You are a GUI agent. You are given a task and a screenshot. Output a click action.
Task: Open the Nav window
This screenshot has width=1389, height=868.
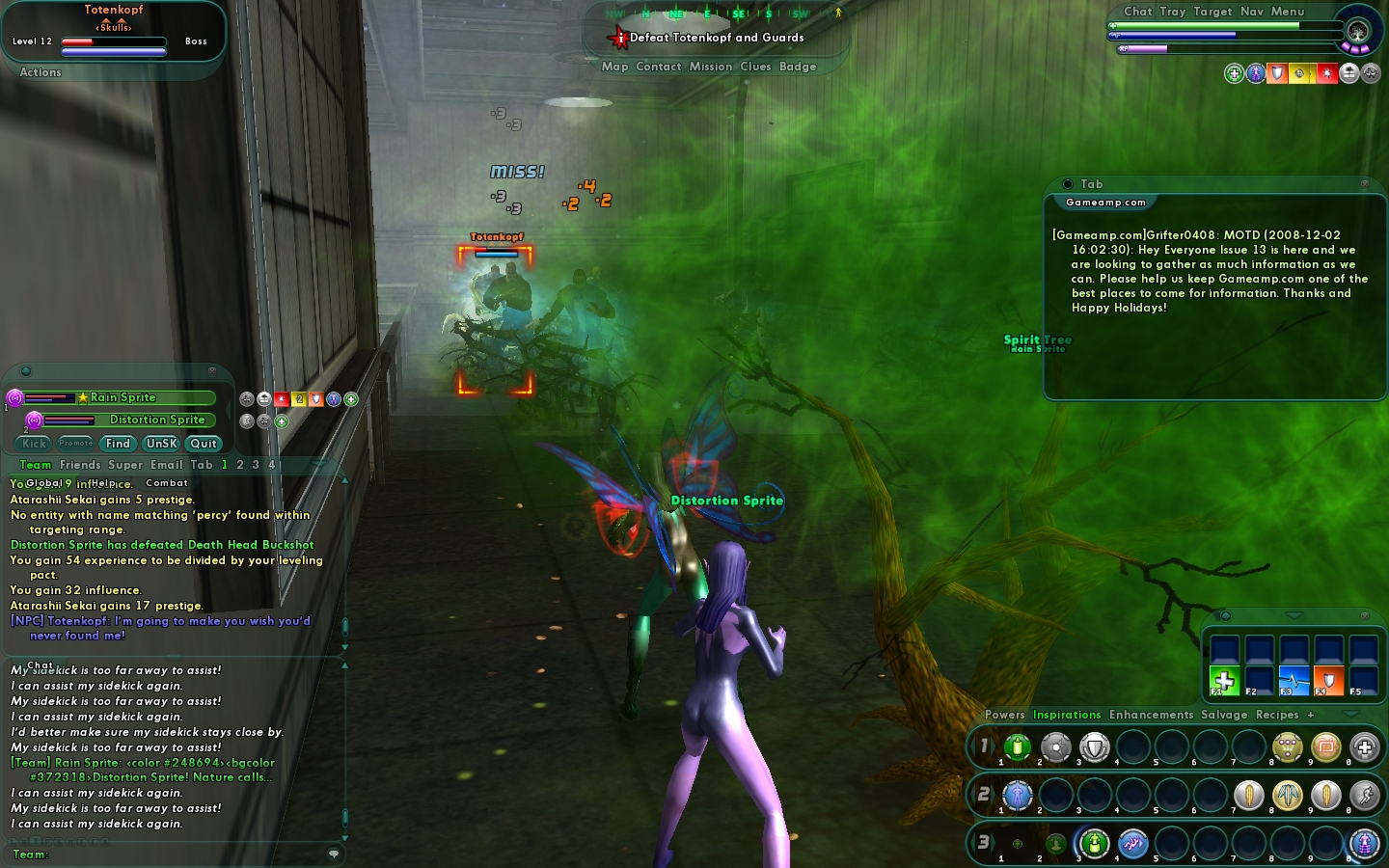click(x=1252, y=12)
